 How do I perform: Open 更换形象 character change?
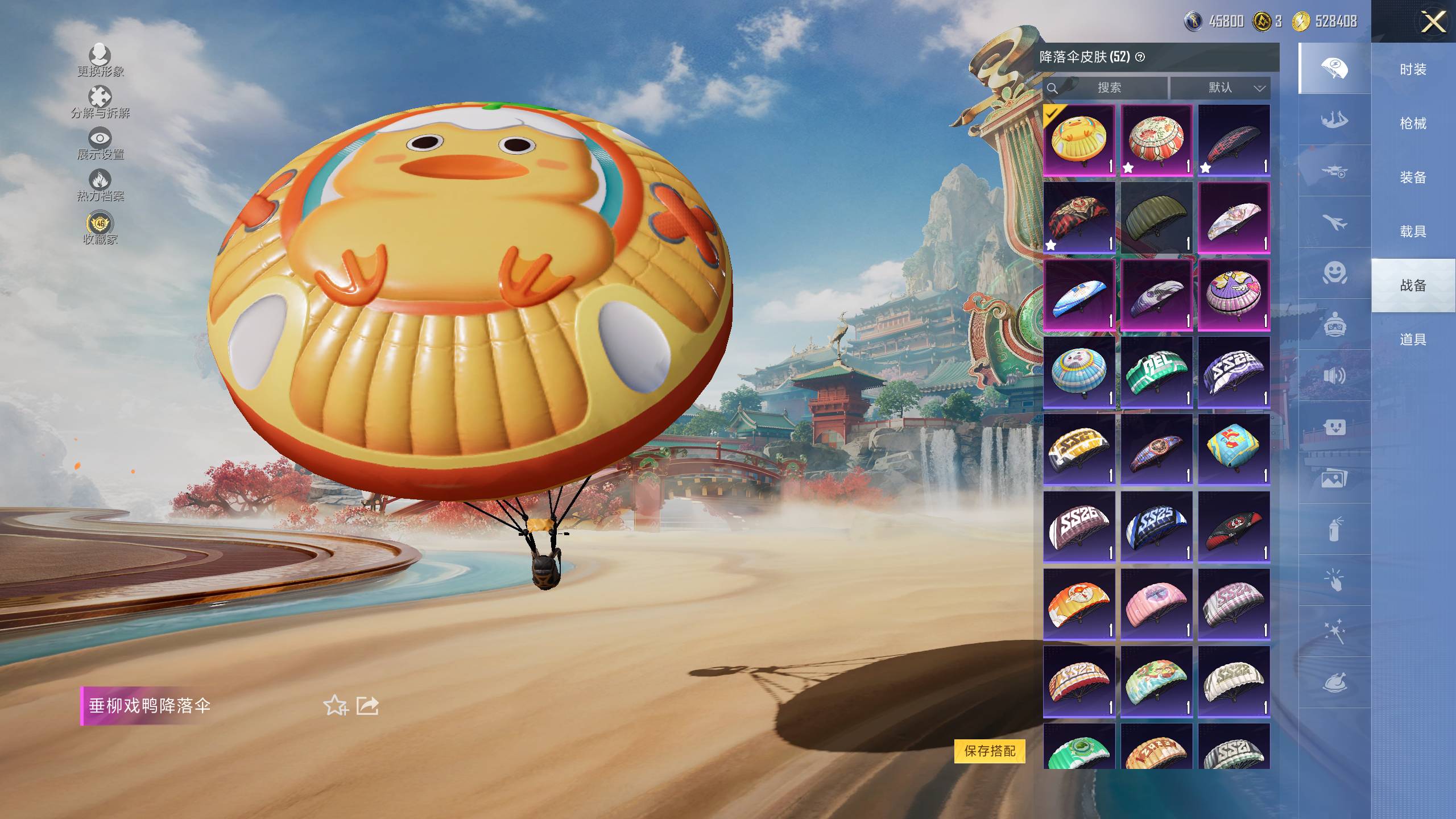coord(100,59)
